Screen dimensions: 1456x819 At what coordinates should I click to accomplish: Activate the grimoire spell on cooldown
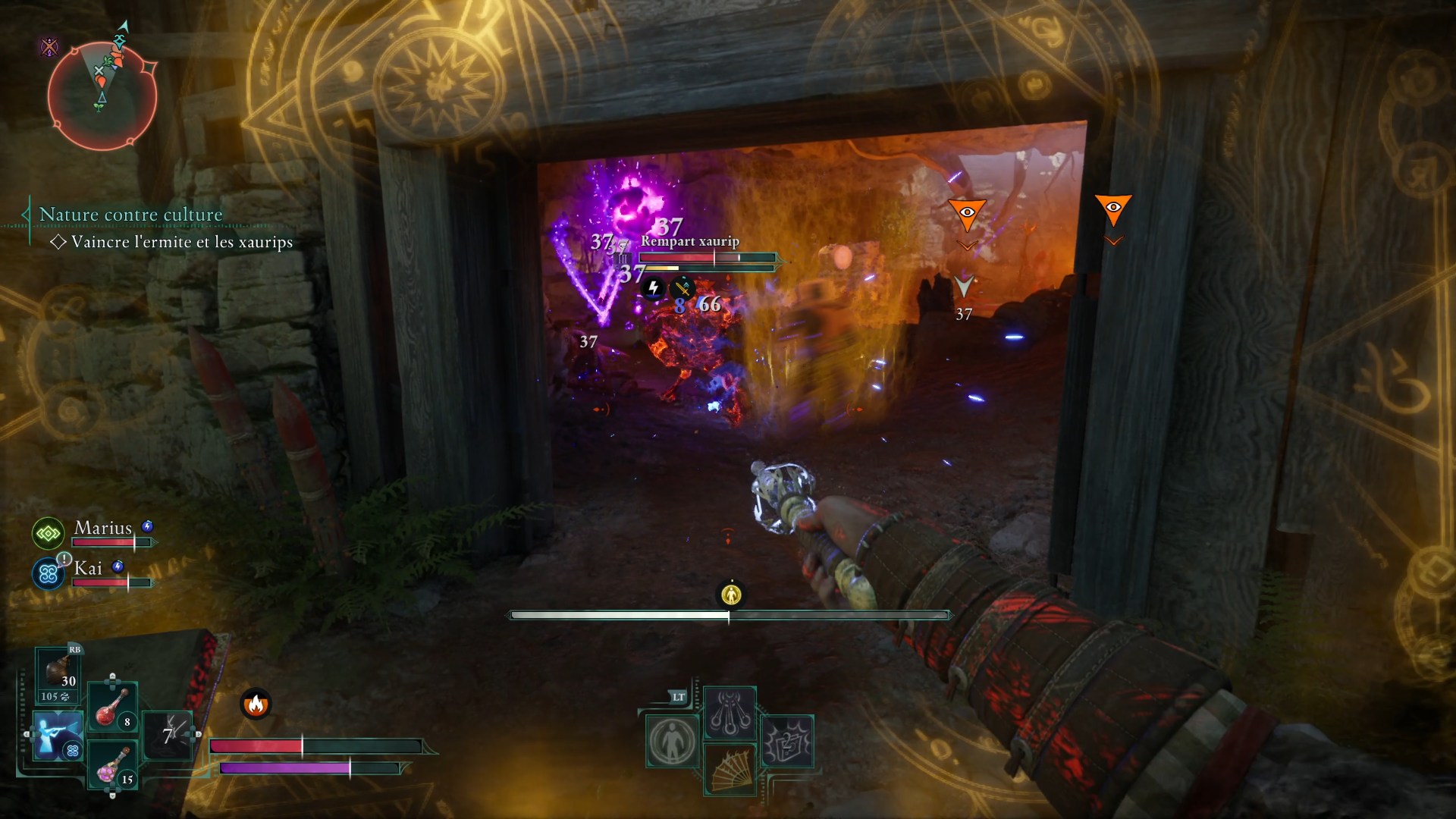click(787, 741)
